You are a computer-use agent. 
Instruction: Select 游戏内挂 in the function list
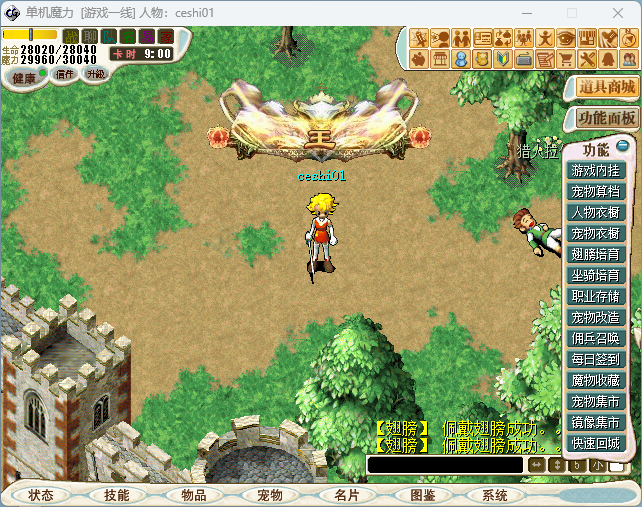(x=595, y=171)
